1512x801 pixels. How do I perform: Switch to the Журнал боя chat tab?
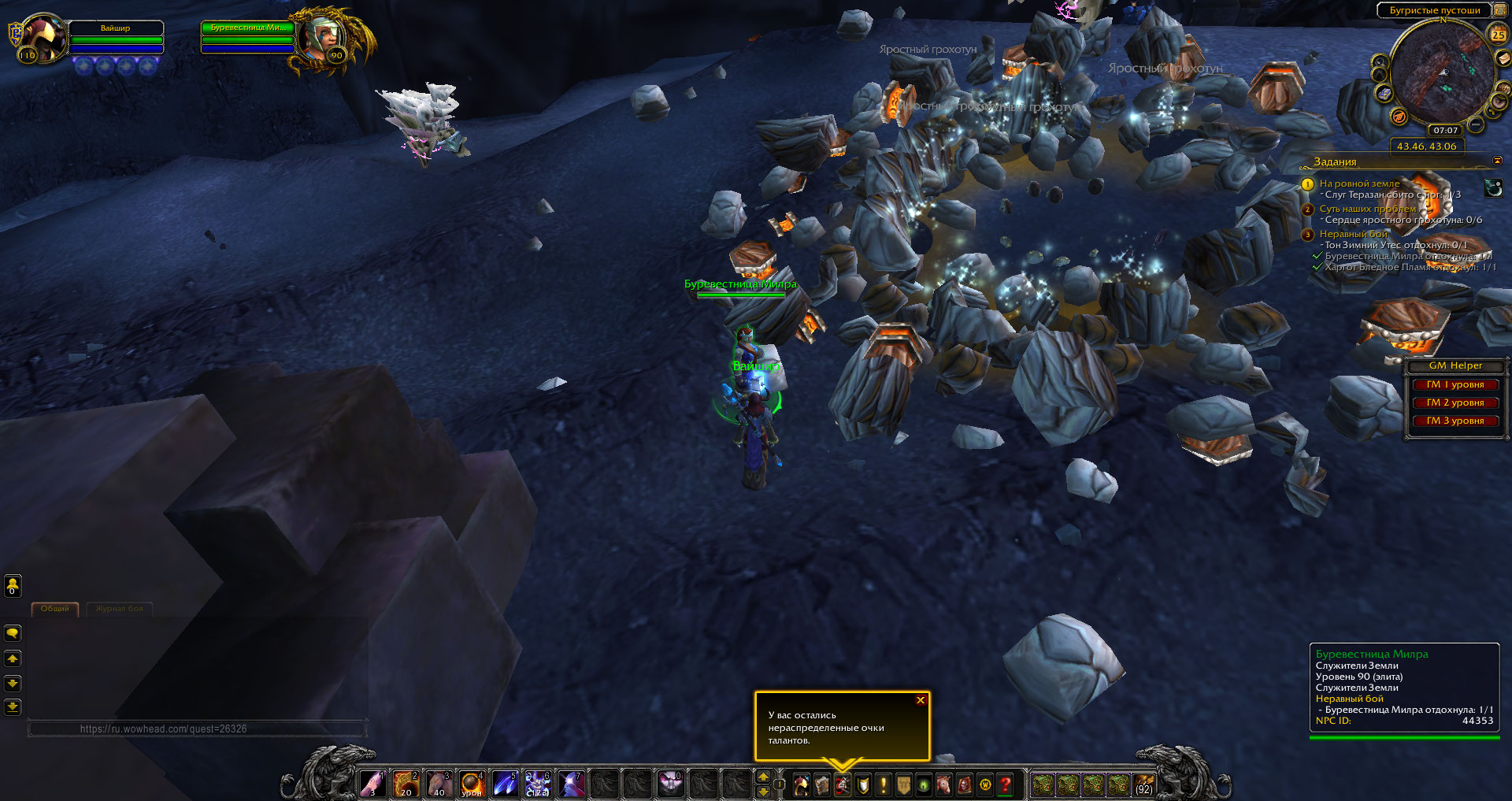(120, 609)
